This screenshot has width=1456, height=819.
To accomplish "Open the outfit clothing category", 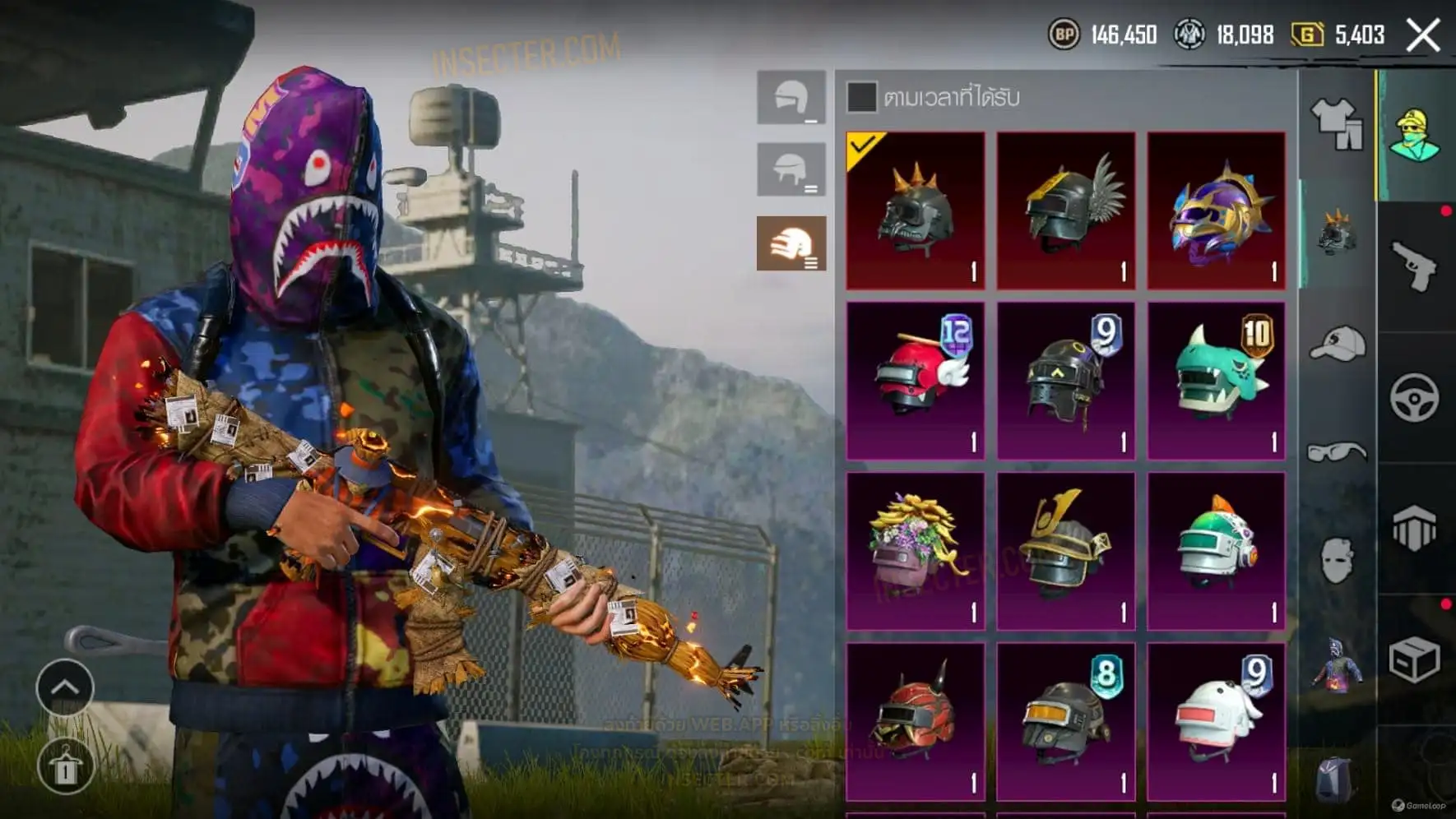I will click(x=1337, y=124).
